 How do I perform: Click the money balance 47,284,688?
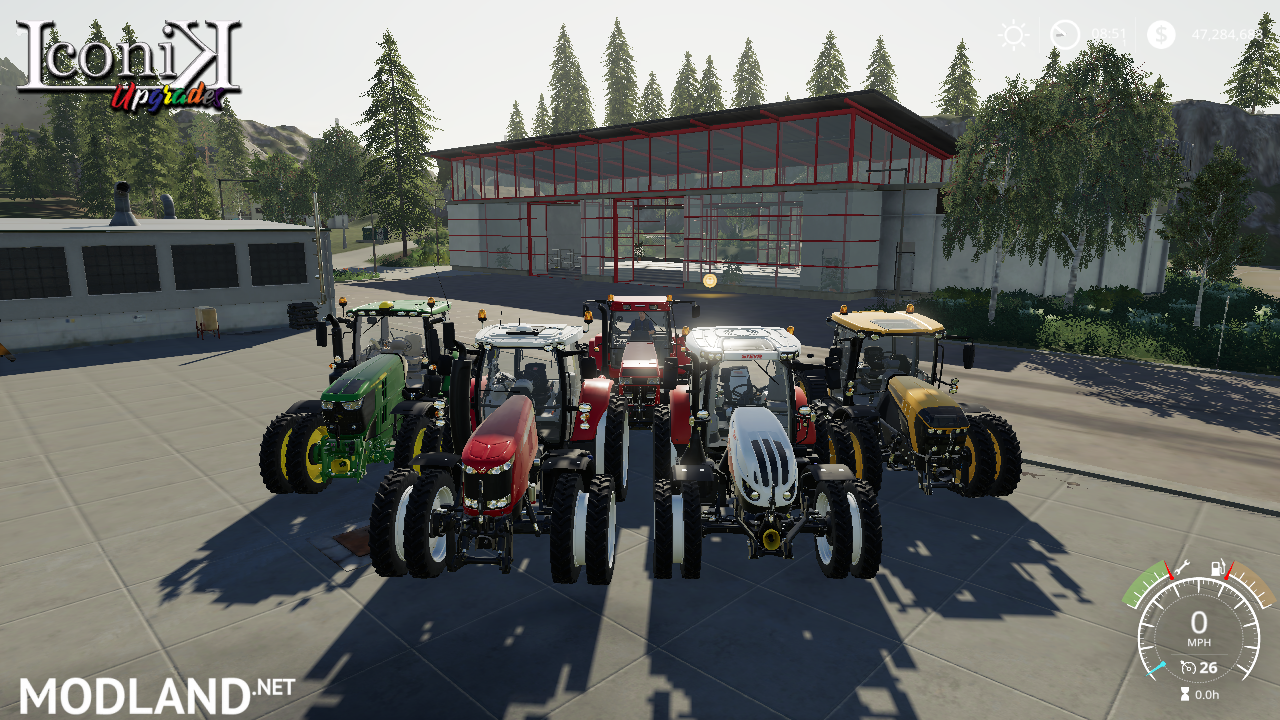point(1226,34)
